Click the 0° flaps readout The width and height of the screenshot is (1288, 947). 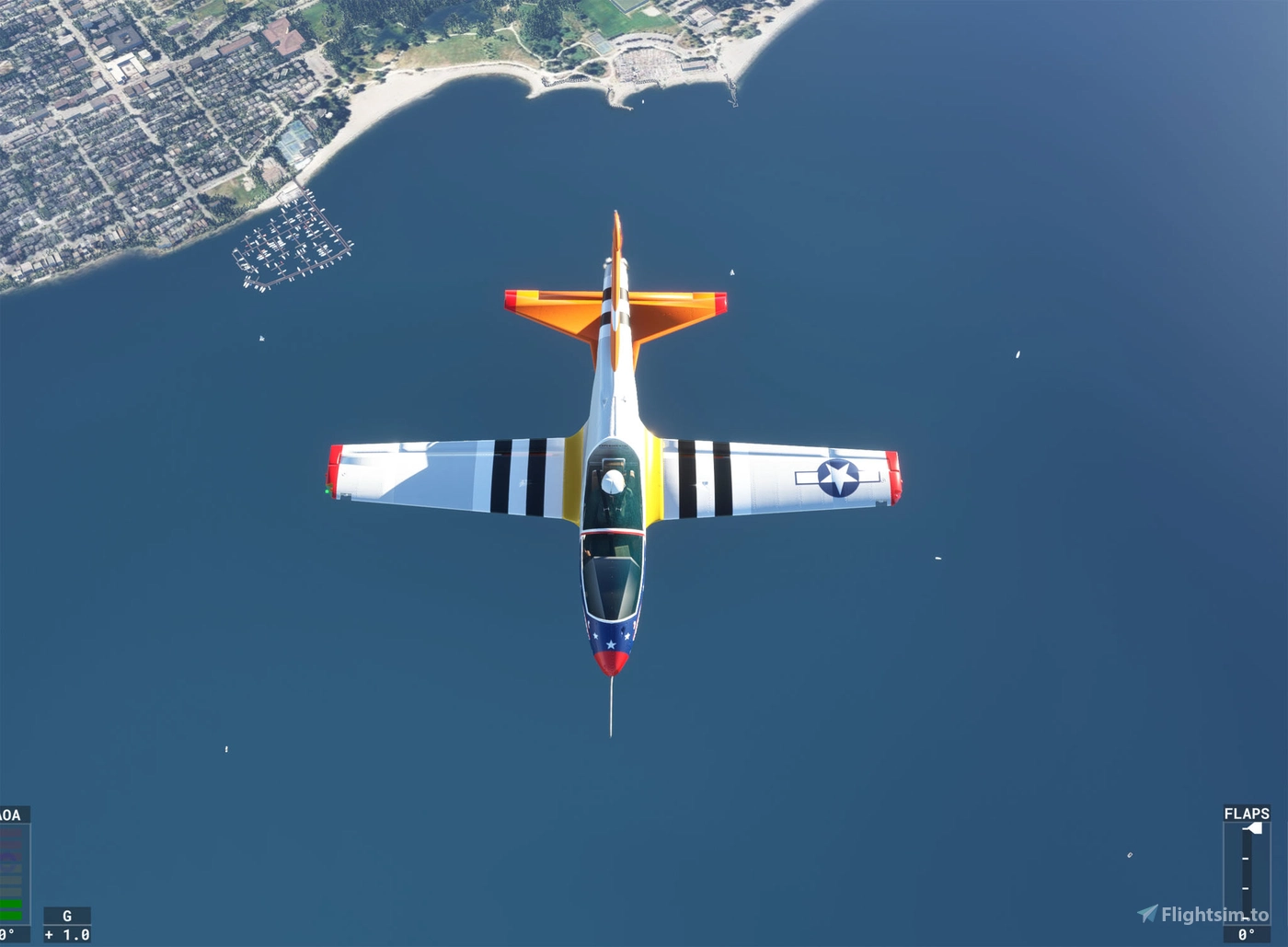(1247, 932)
